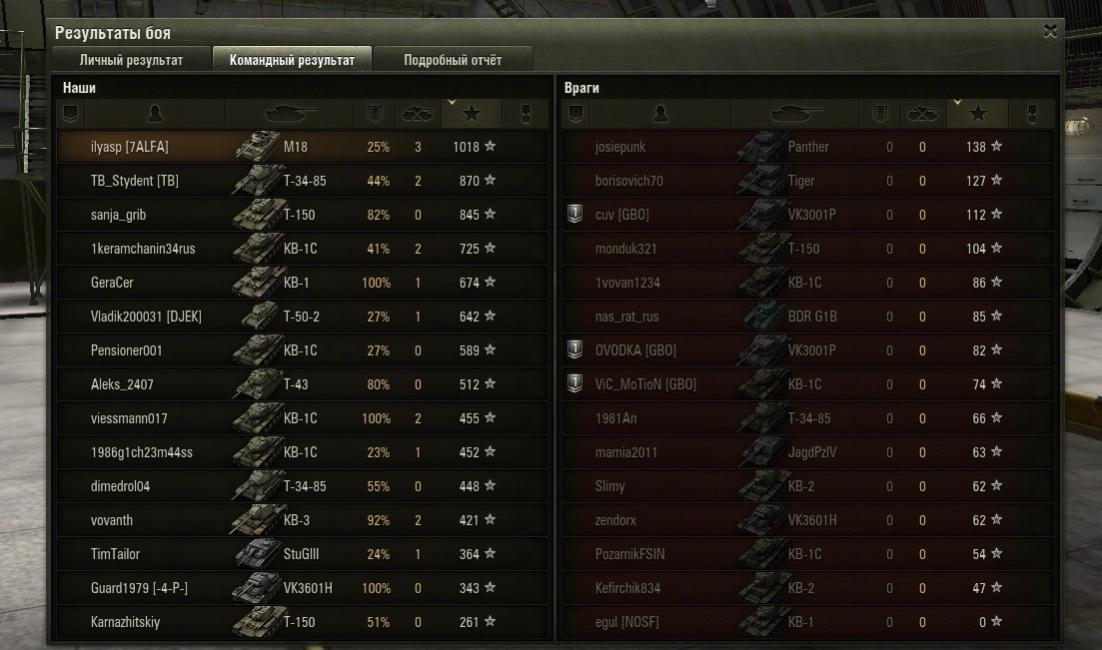Select Vladik200031 [DJEK] row

click(302, 317)
